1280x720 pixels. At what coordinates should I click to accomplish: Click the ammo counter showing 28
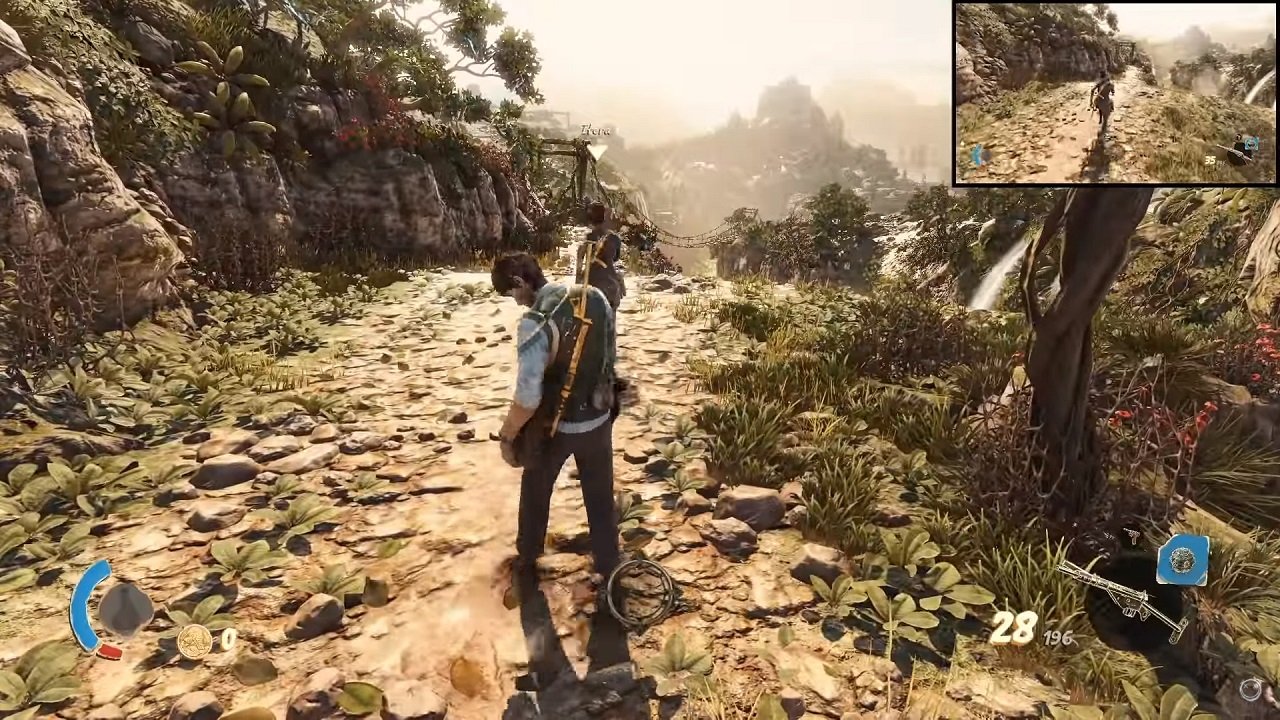pos(1014,627)
